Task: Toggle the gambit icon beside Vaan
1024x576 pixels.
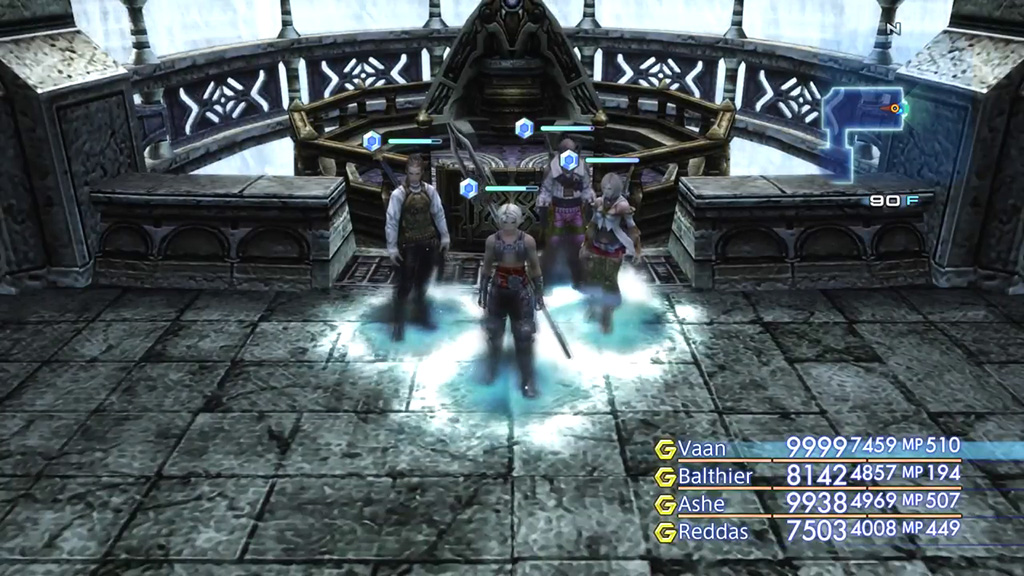Action: click(x=665, y=449)
